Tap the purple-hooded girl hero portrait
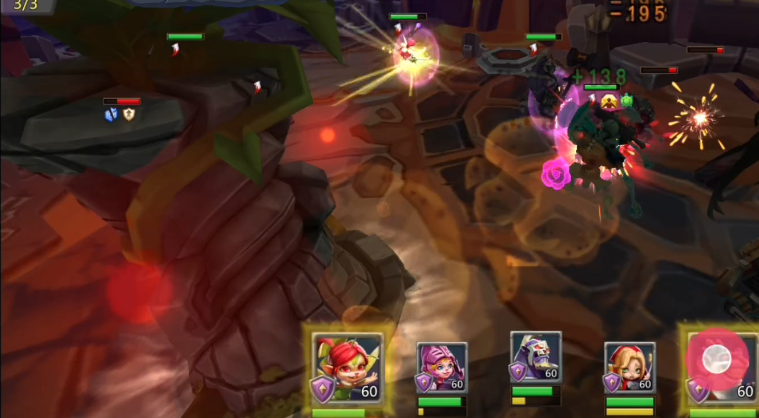Viewport: 759px width, 418px height. [x=441, y=367]
